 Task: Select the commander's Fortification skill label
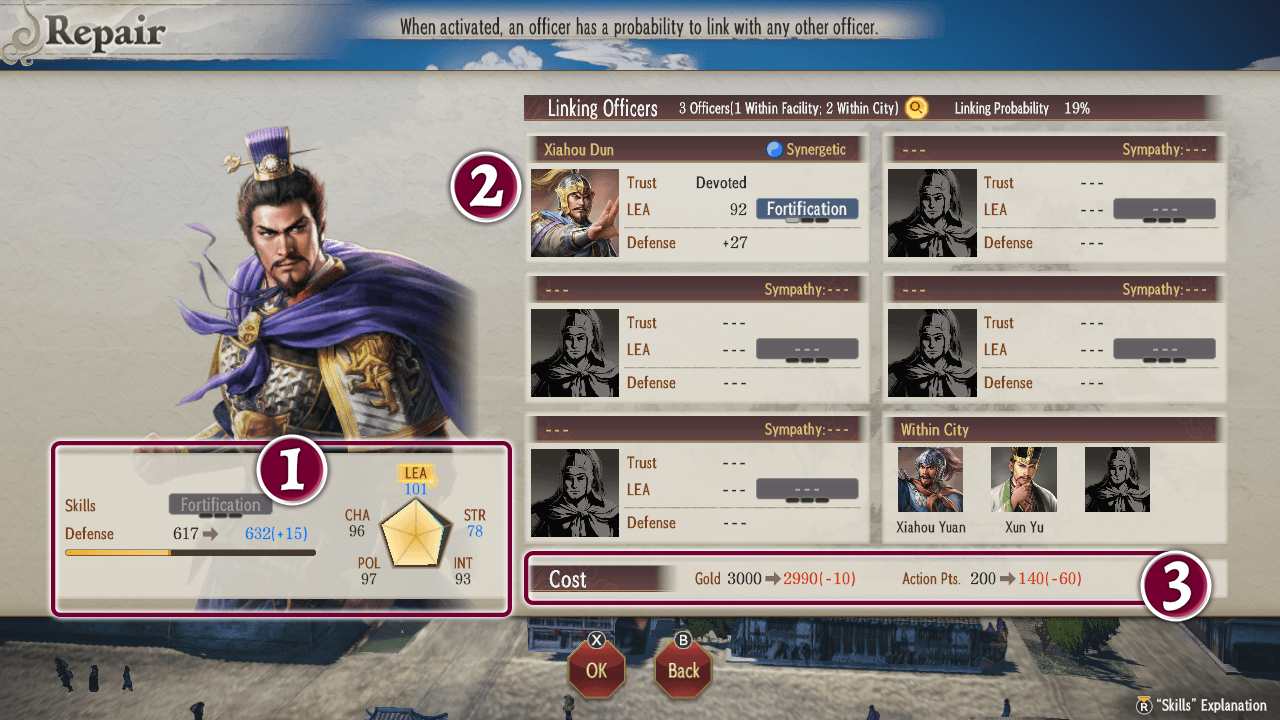tap(220, 505)
